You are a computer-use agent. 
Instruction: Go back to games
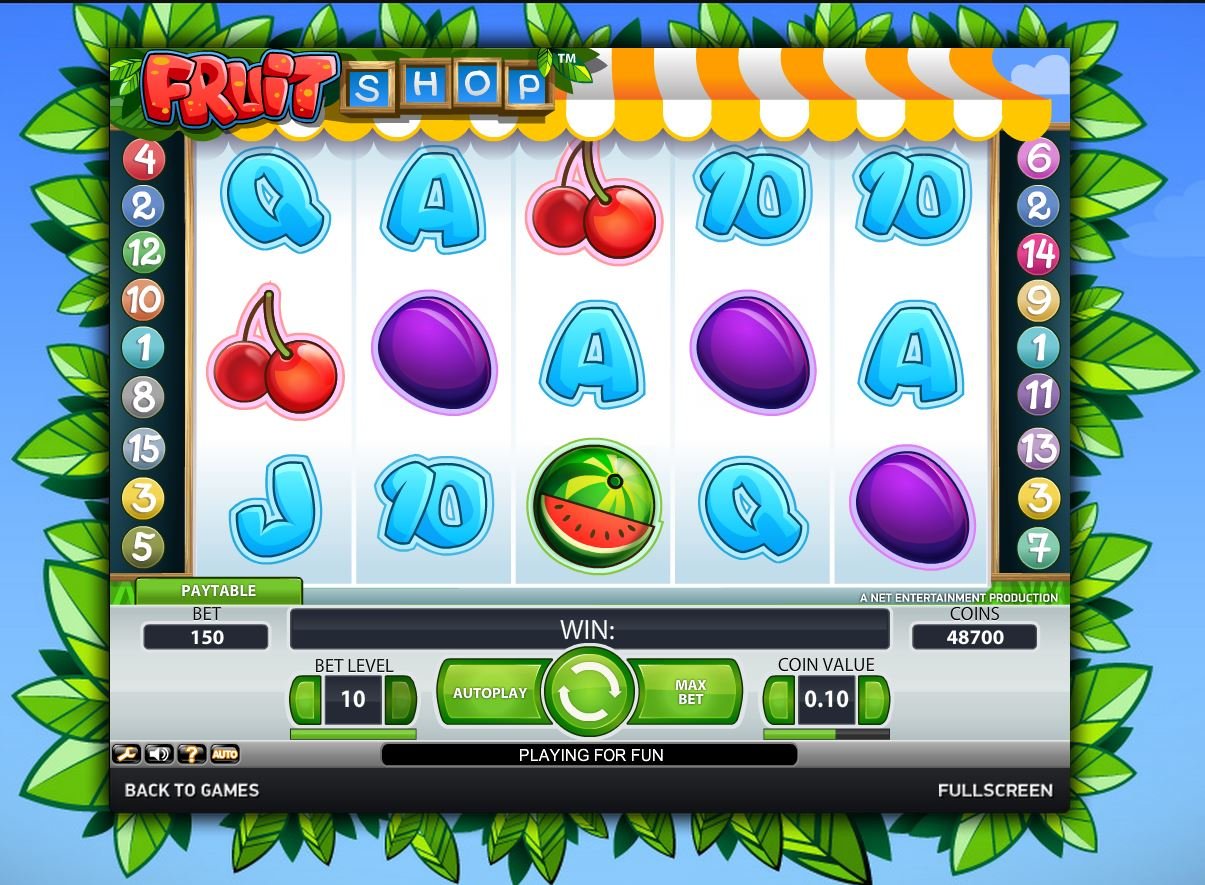click(x=191, y=790)
